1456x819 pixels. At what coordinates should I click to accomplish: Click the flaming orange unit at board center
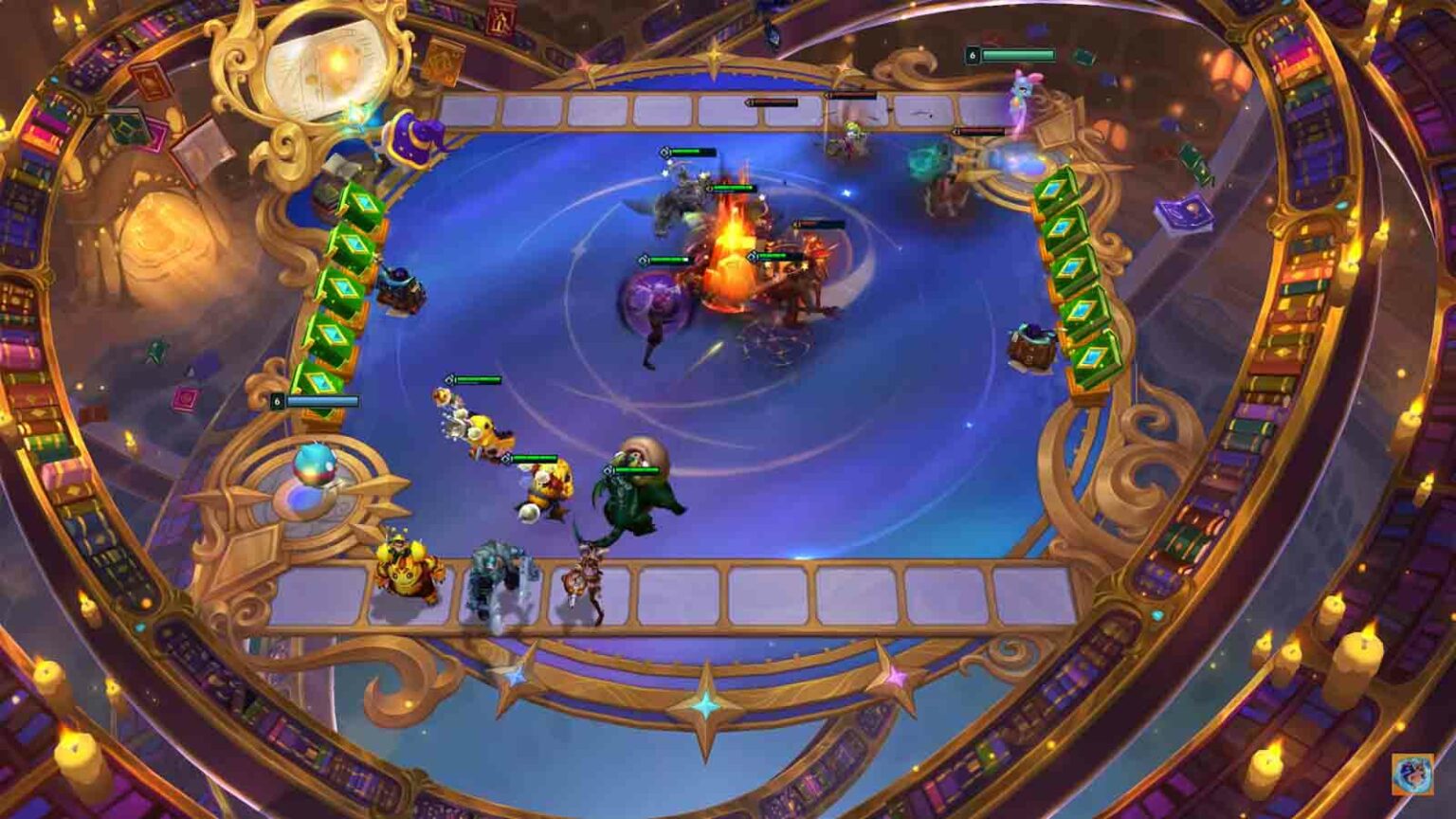pyautogui.click(x=730, y=265)
